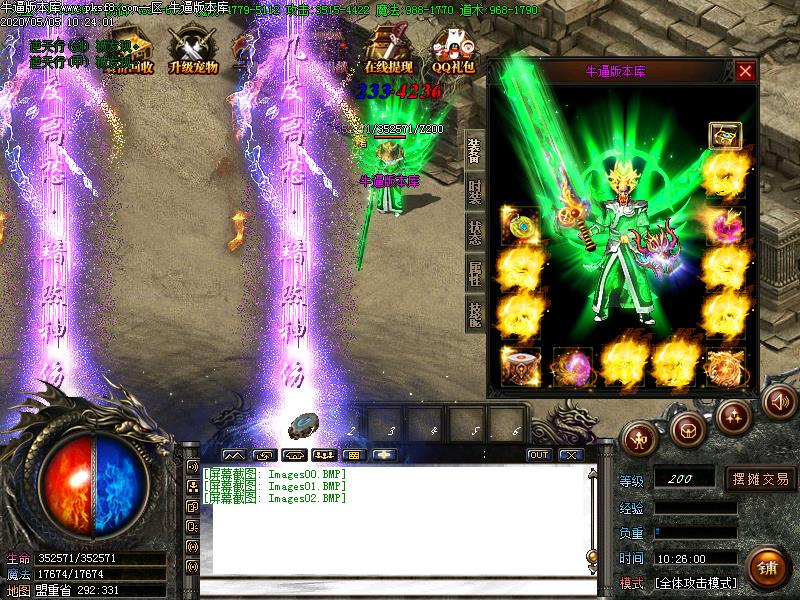This screenshot has width=800, height=600.
Task: Open the 摆摊交易 stall trade button
Action: [761, 479]
